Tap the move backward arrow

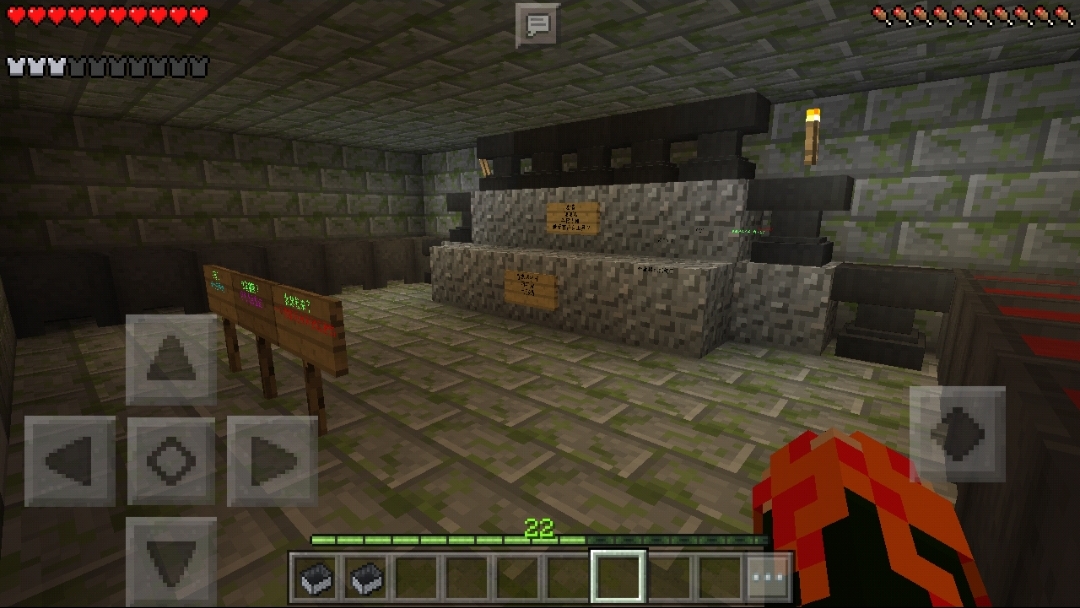click(x=171, y=560)
